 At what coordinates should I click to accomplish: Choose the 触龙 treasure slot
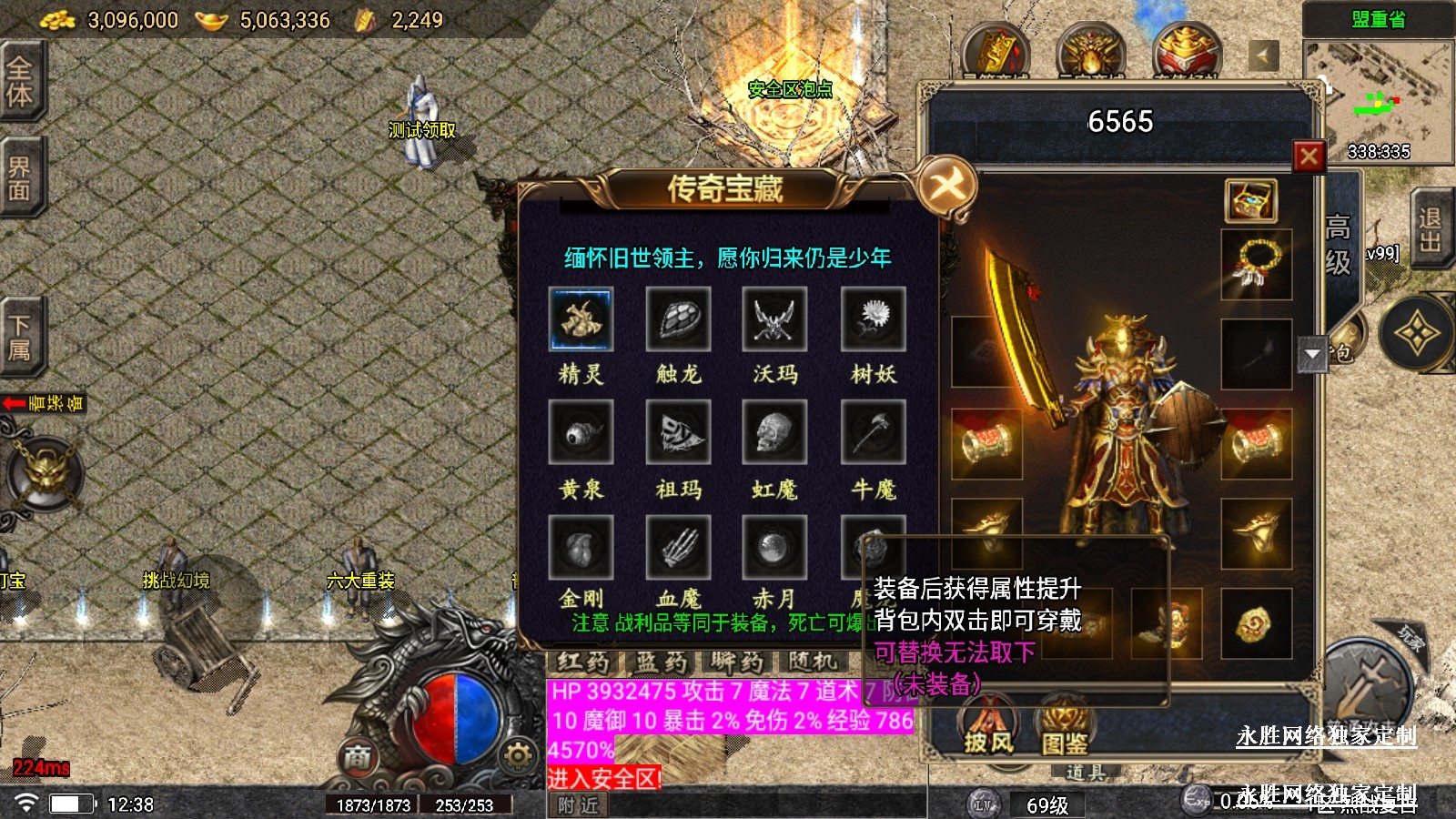pos(678,319)
